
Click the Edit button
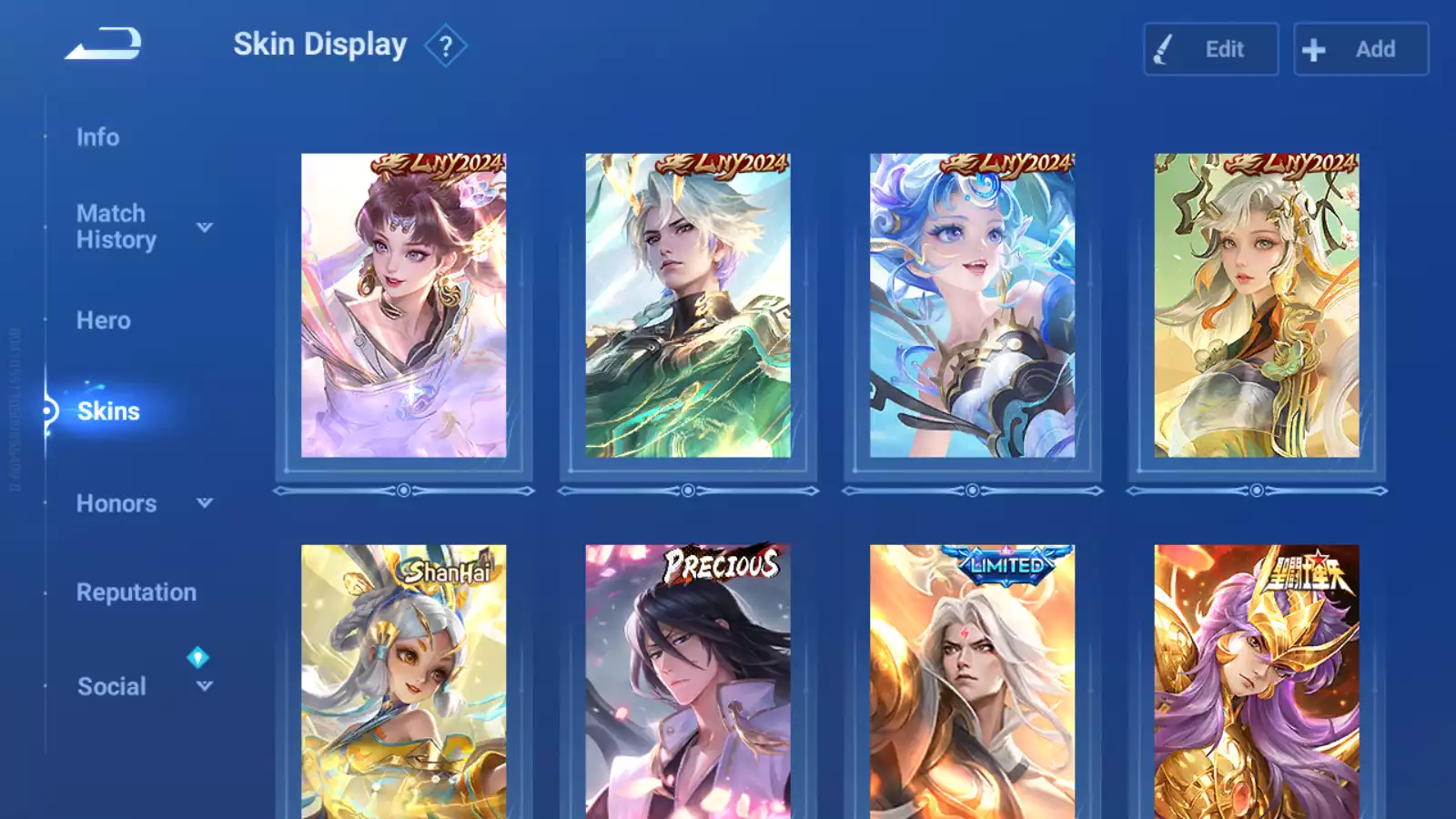[x=1210, y=49]
